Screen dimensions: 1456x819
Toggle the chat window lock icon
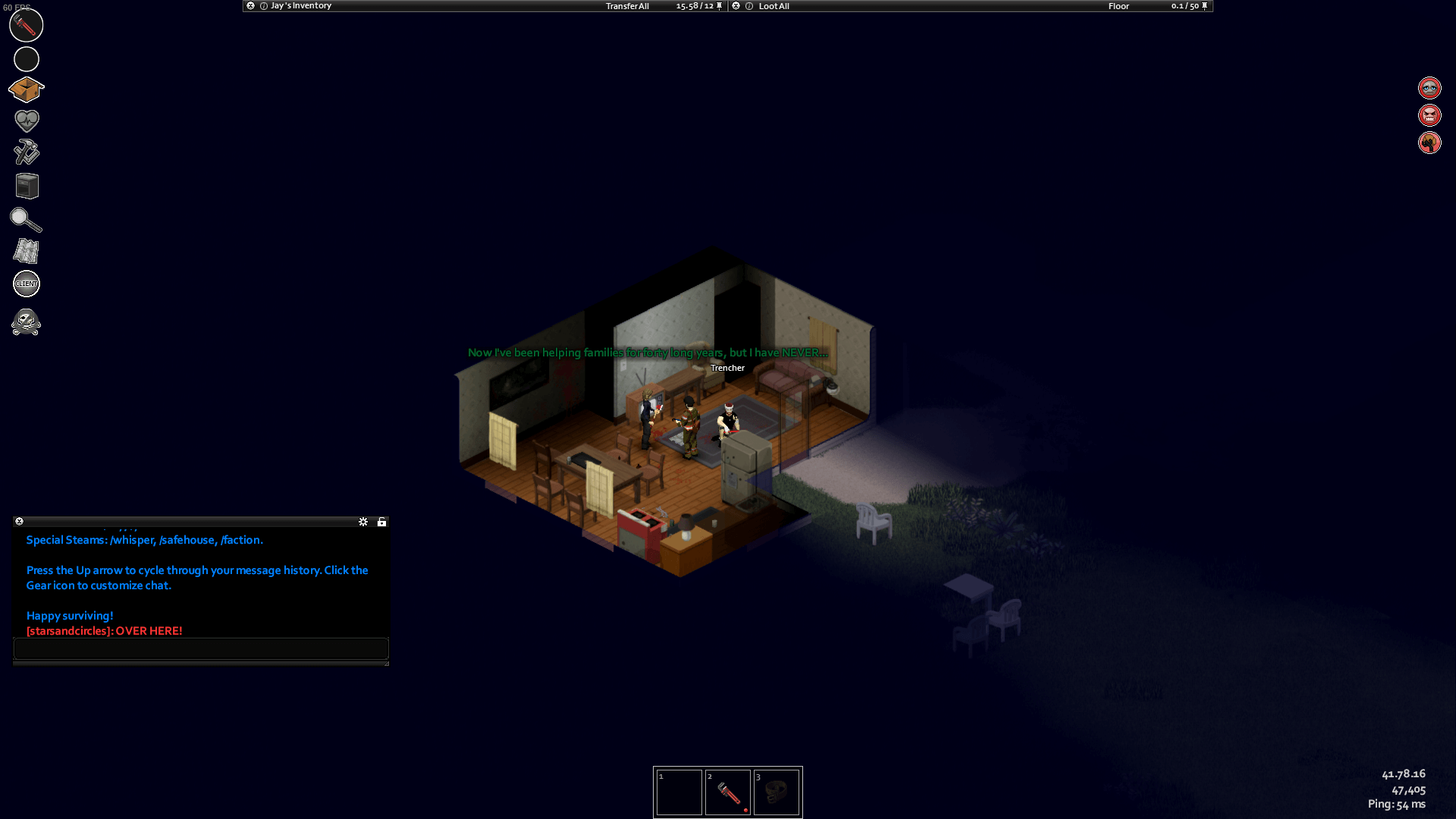tap(382, 522)
